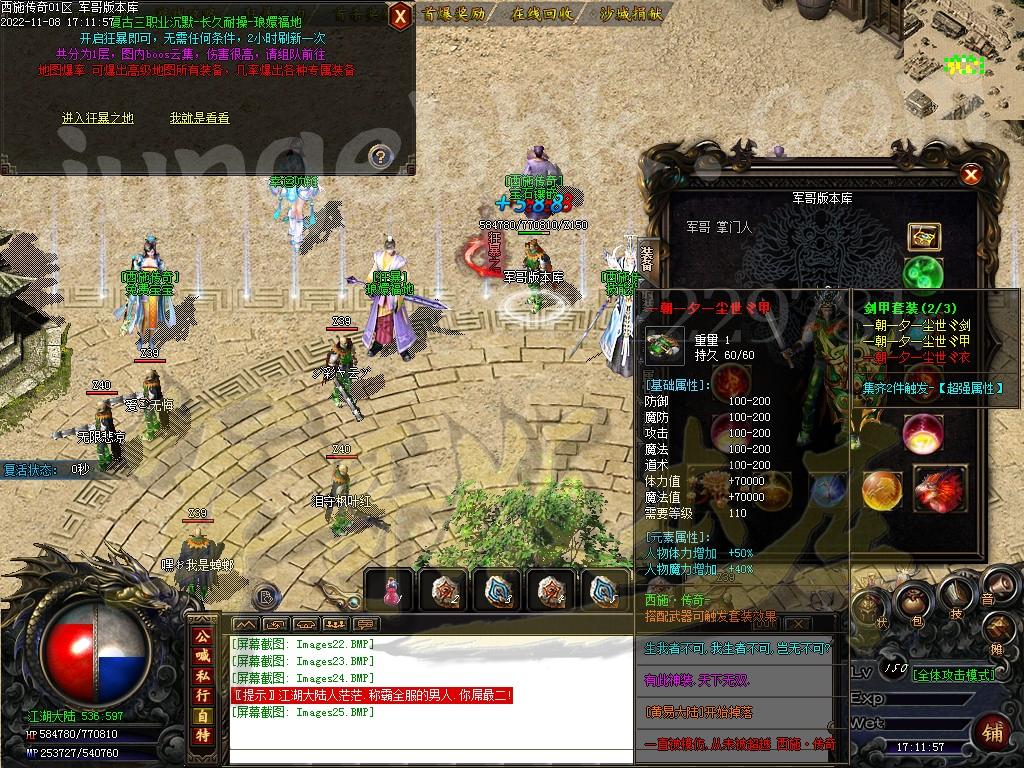Enter the frenzy land via 进入狂暴之地
The image size is (1024, 768).
tap(97, 118)
